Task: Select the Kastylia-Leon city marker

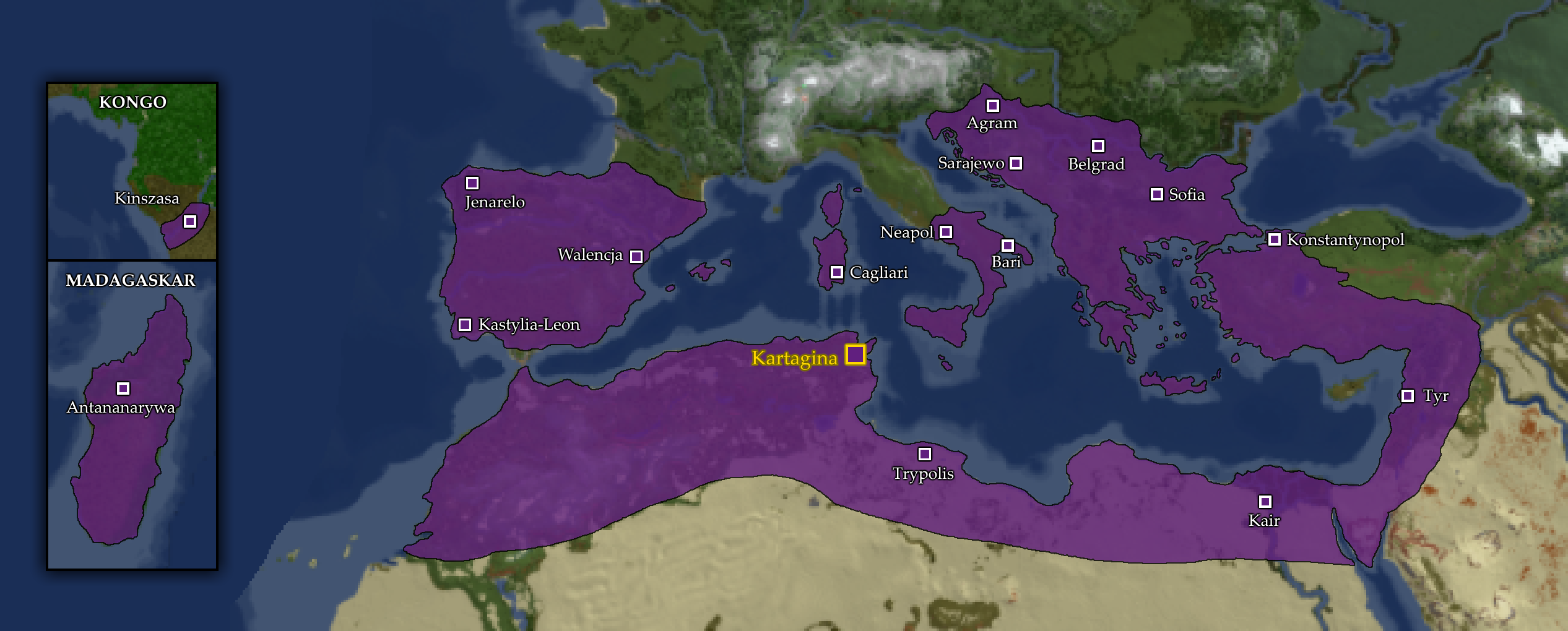Action: click(464, 325)
